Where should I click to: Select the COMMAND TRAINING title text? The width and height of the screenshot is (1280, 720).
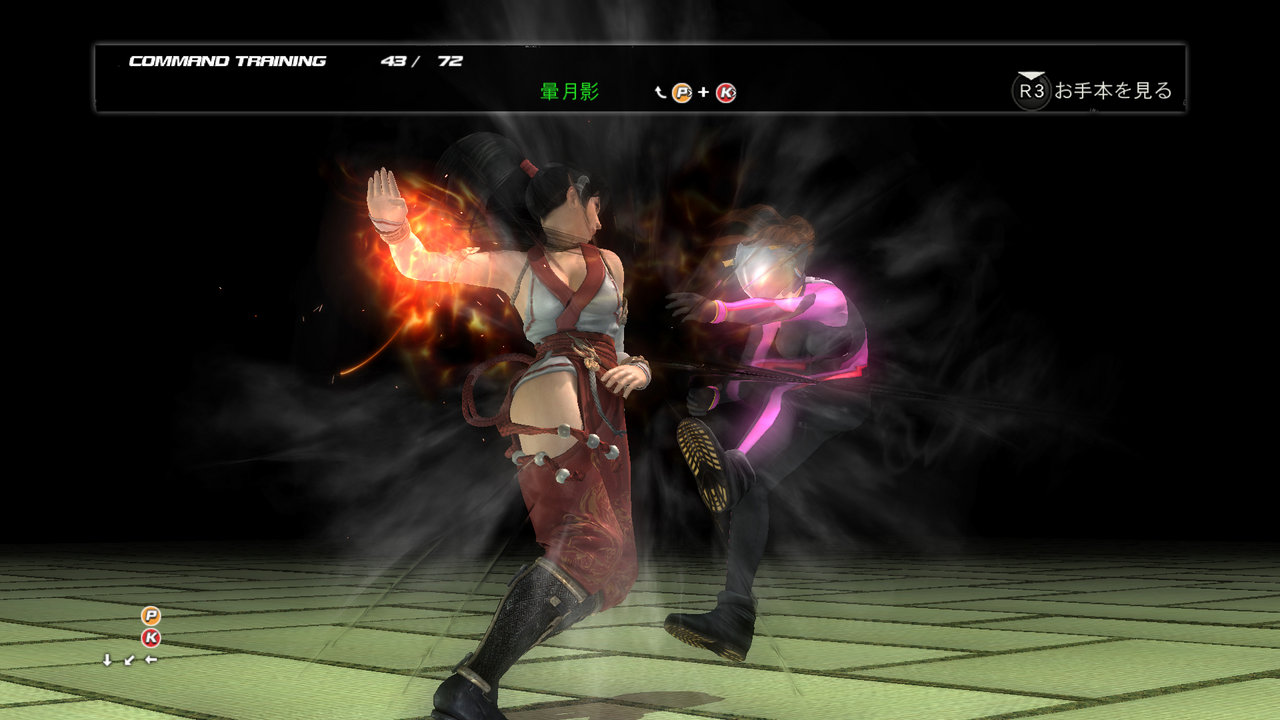(x=227, y=60)
